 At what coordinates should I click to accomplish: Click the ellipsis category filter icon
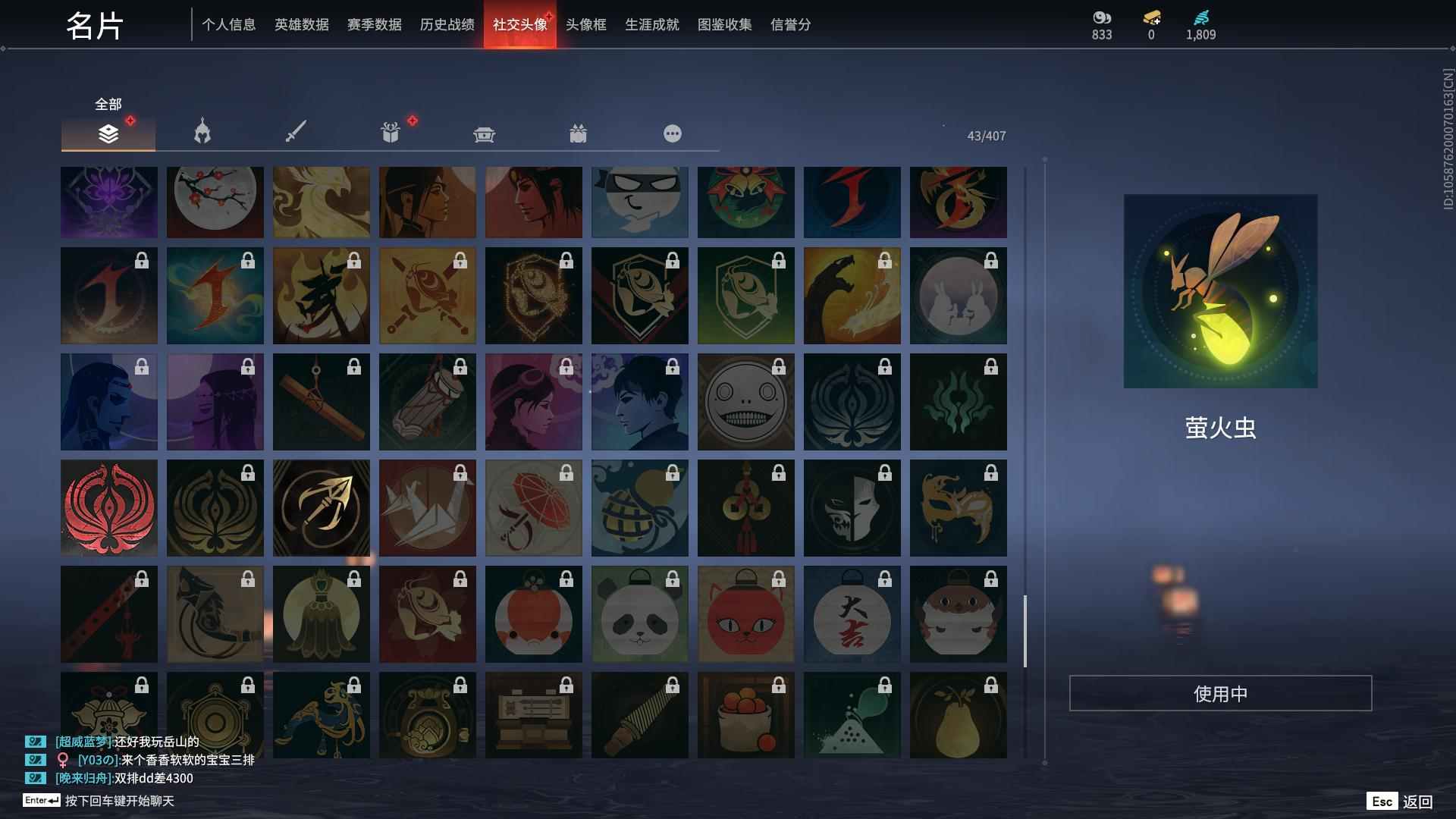[x=672, y=133]
